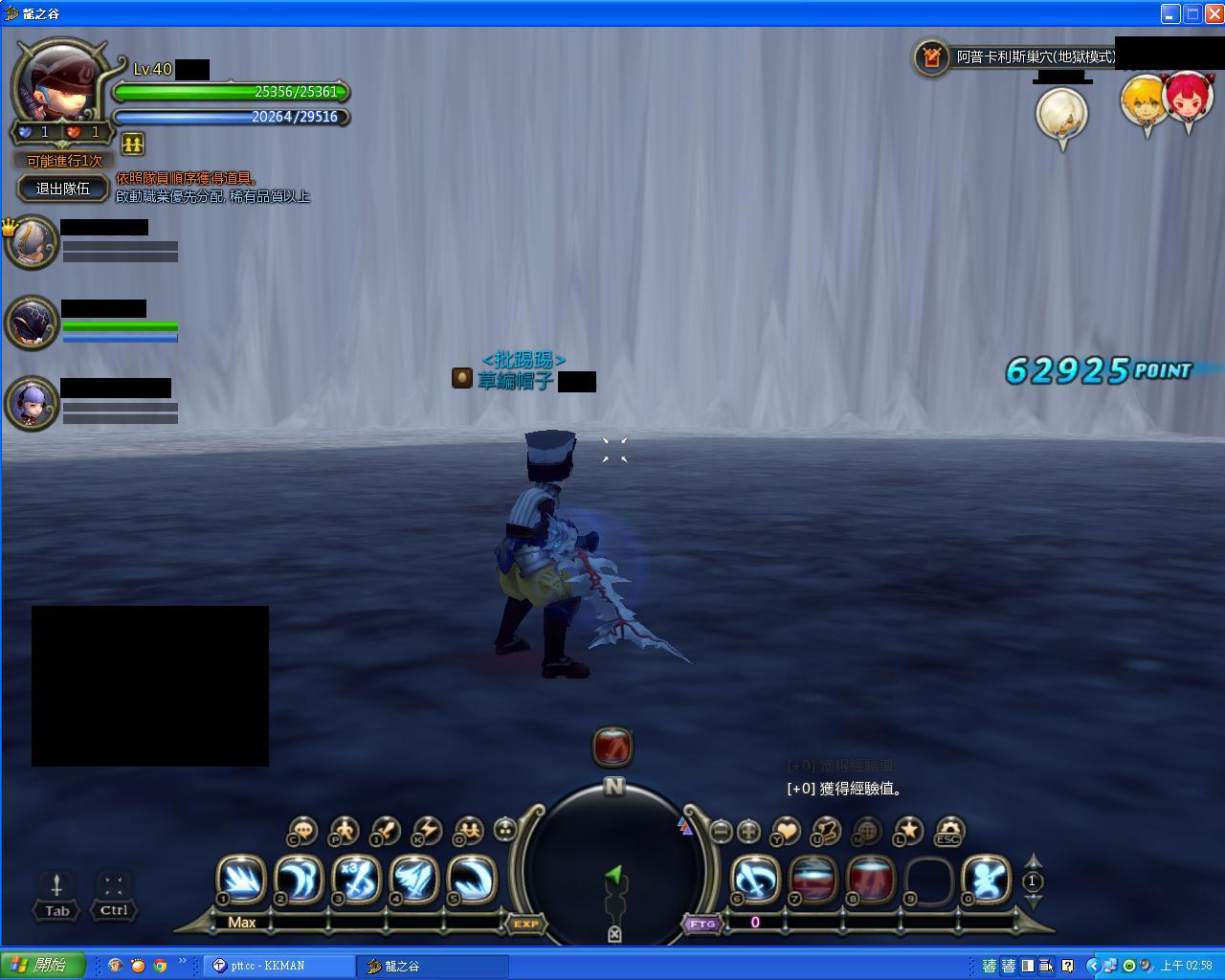The width and height of the screenshot is (1225, 980).
Task: Select the purple-haired party member portrait
Action: click(32, 403)
